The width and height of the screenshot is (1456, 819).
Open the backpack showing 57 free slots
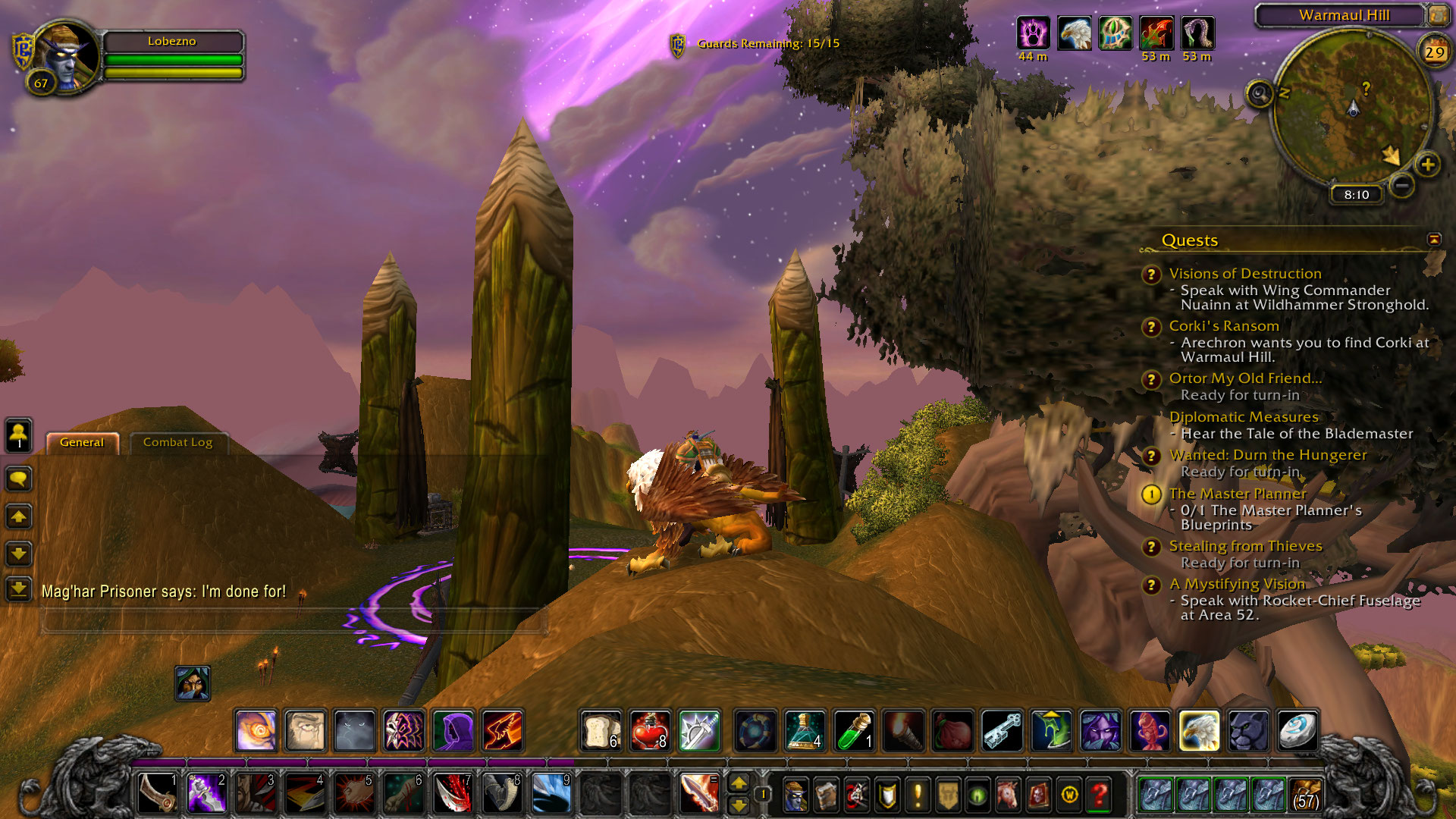(1304, 794)
